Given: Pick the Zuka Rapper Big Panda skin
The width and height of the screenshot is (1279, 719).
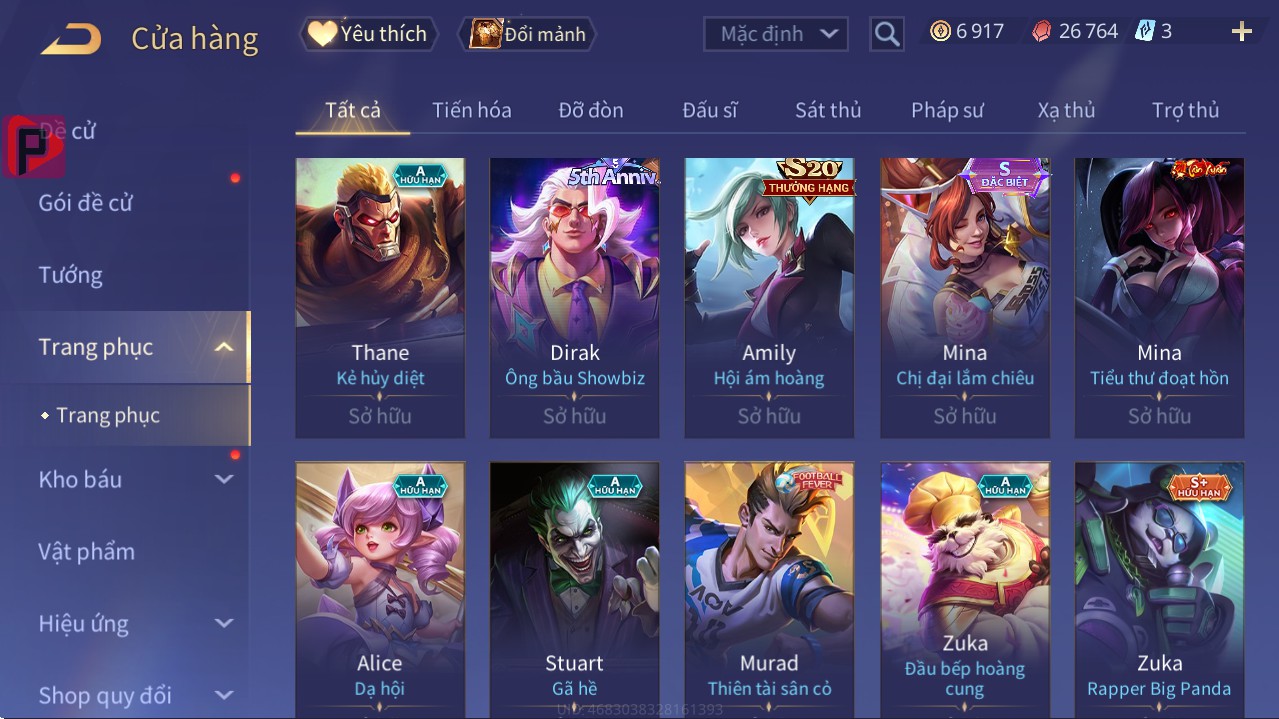Looking at the screenshot, I should 1159,590.
